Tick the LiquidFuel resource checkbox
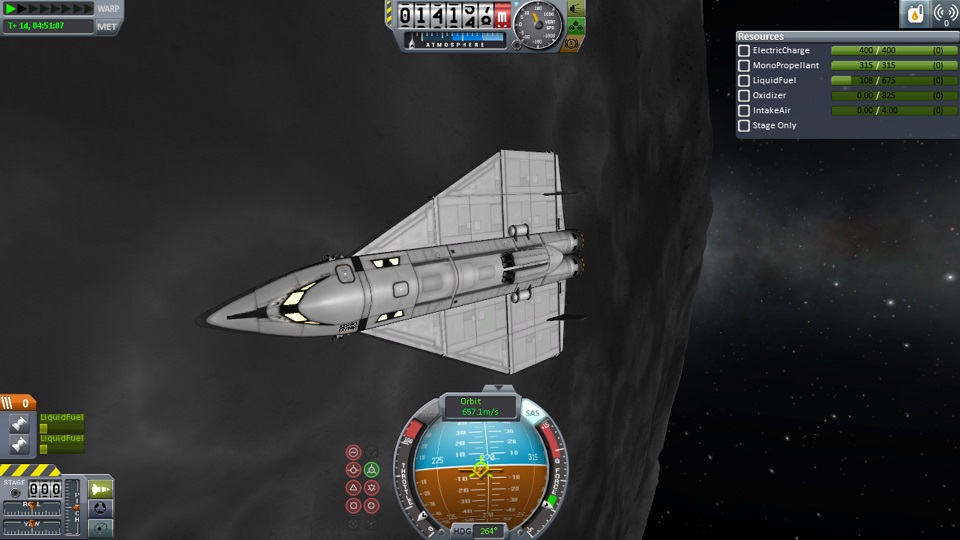Viewport: 960px width, 540px height. click(x=744, y=81)
